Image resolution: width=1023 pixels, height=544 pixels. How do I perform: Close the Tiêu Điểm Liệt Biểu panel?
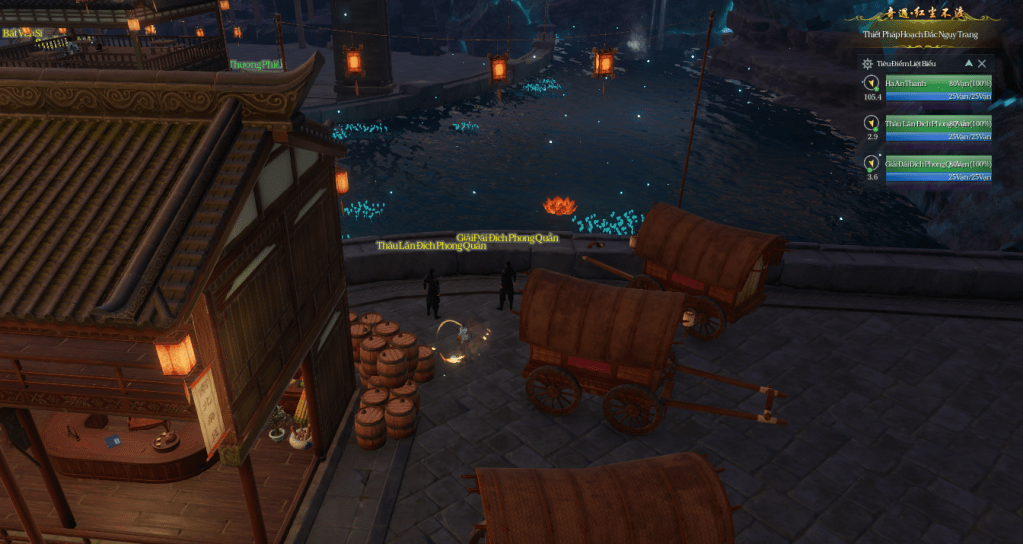[982, 63]
